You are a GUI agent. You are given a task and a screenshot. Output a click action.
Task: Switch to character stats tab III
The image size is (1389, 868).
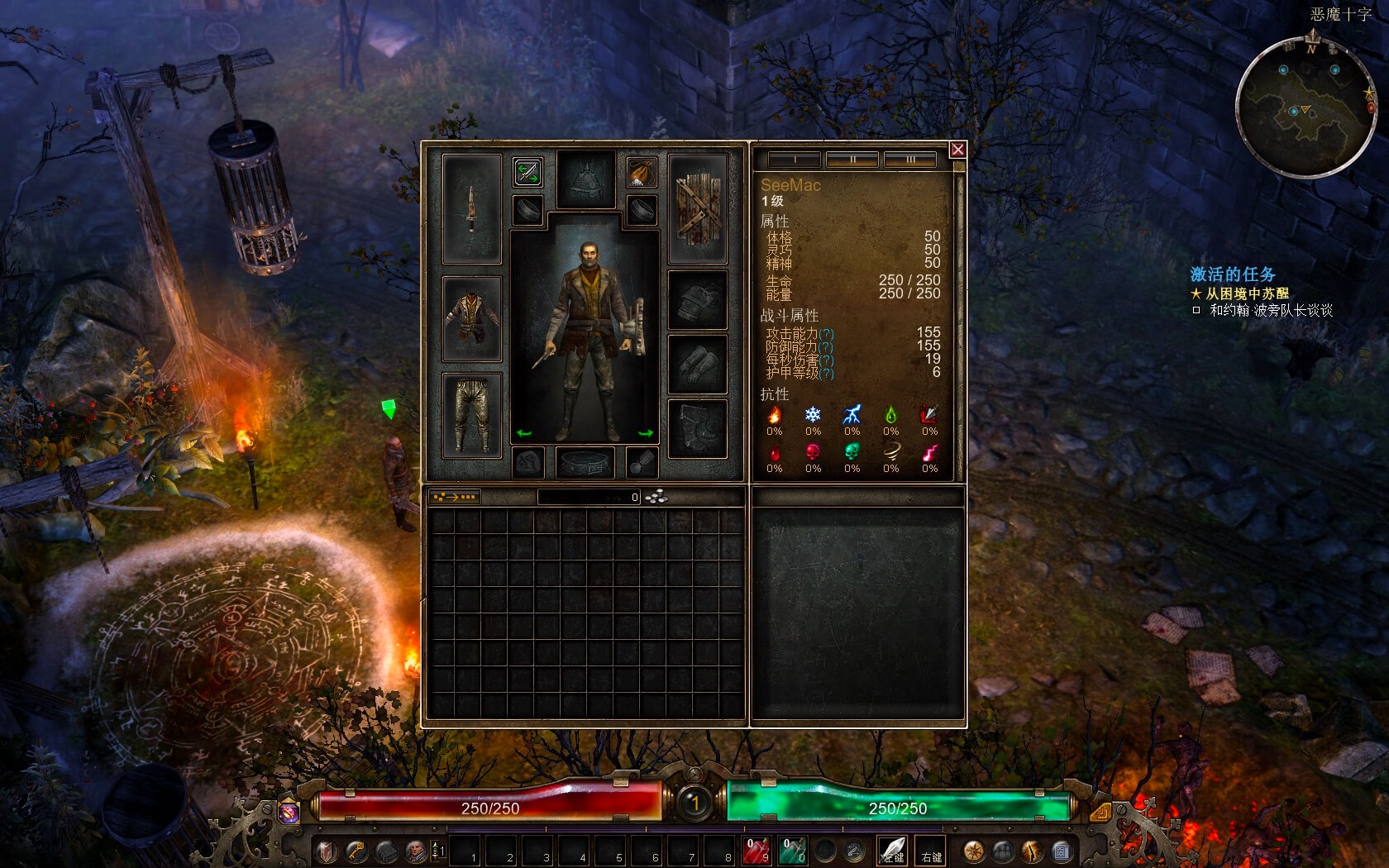pos(910,160)
